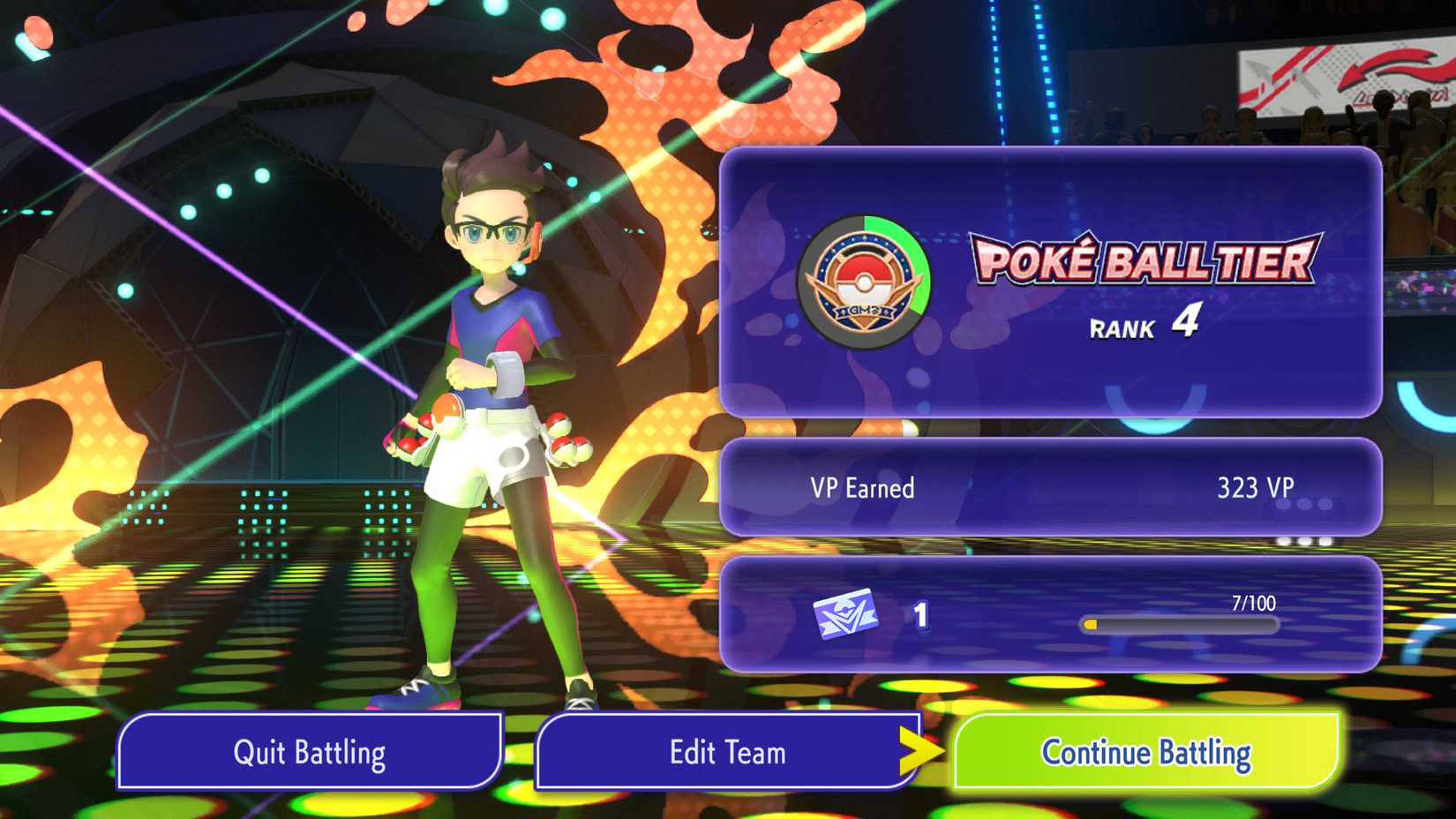Image resolution: width=1456 pixels, height=819 pixels.
Task: Click the RANK 4 label
Action: (1145, 325)
